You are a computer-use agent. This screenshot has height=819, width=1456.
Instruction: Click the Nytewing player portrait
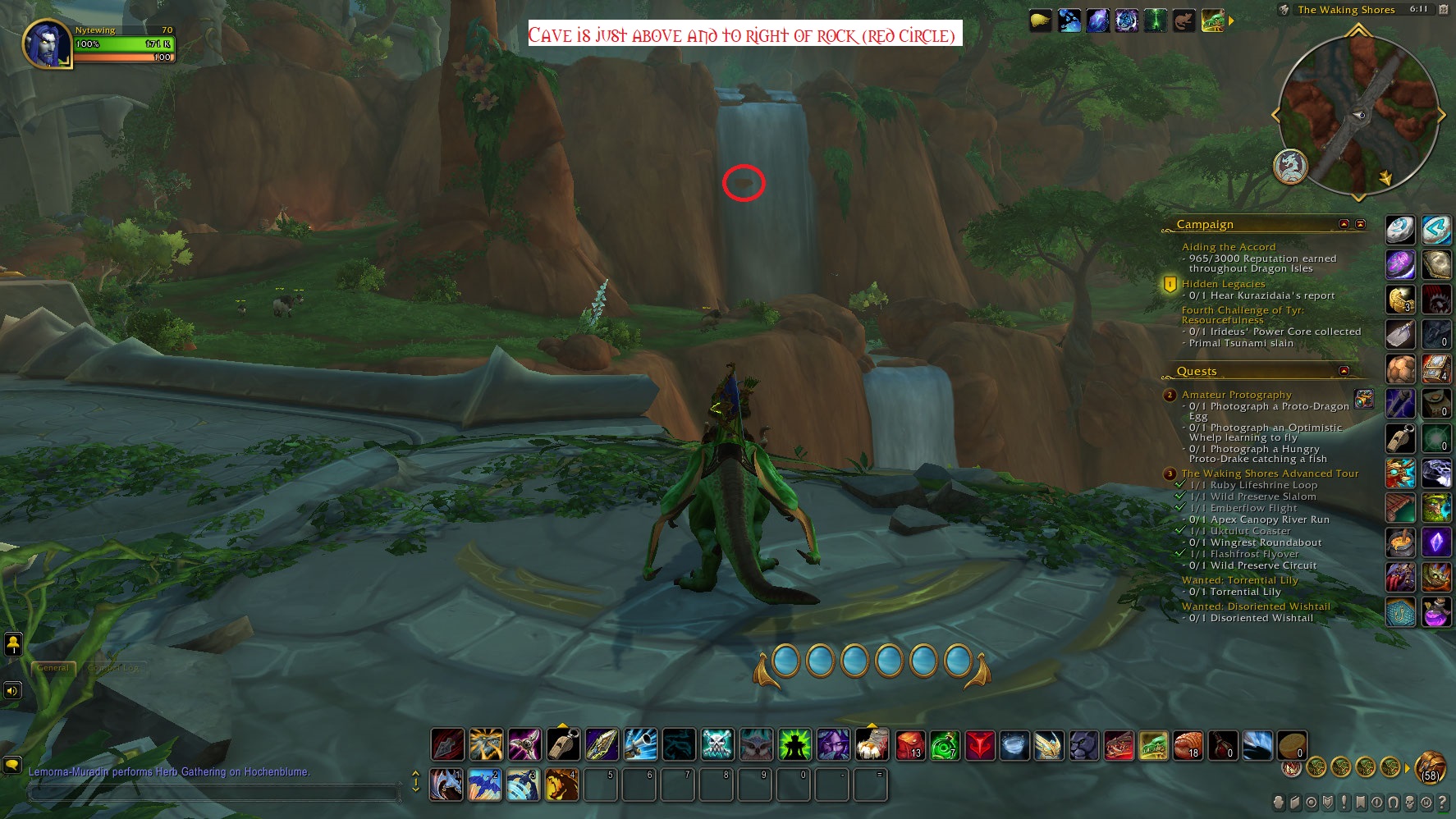click(46, 44)
